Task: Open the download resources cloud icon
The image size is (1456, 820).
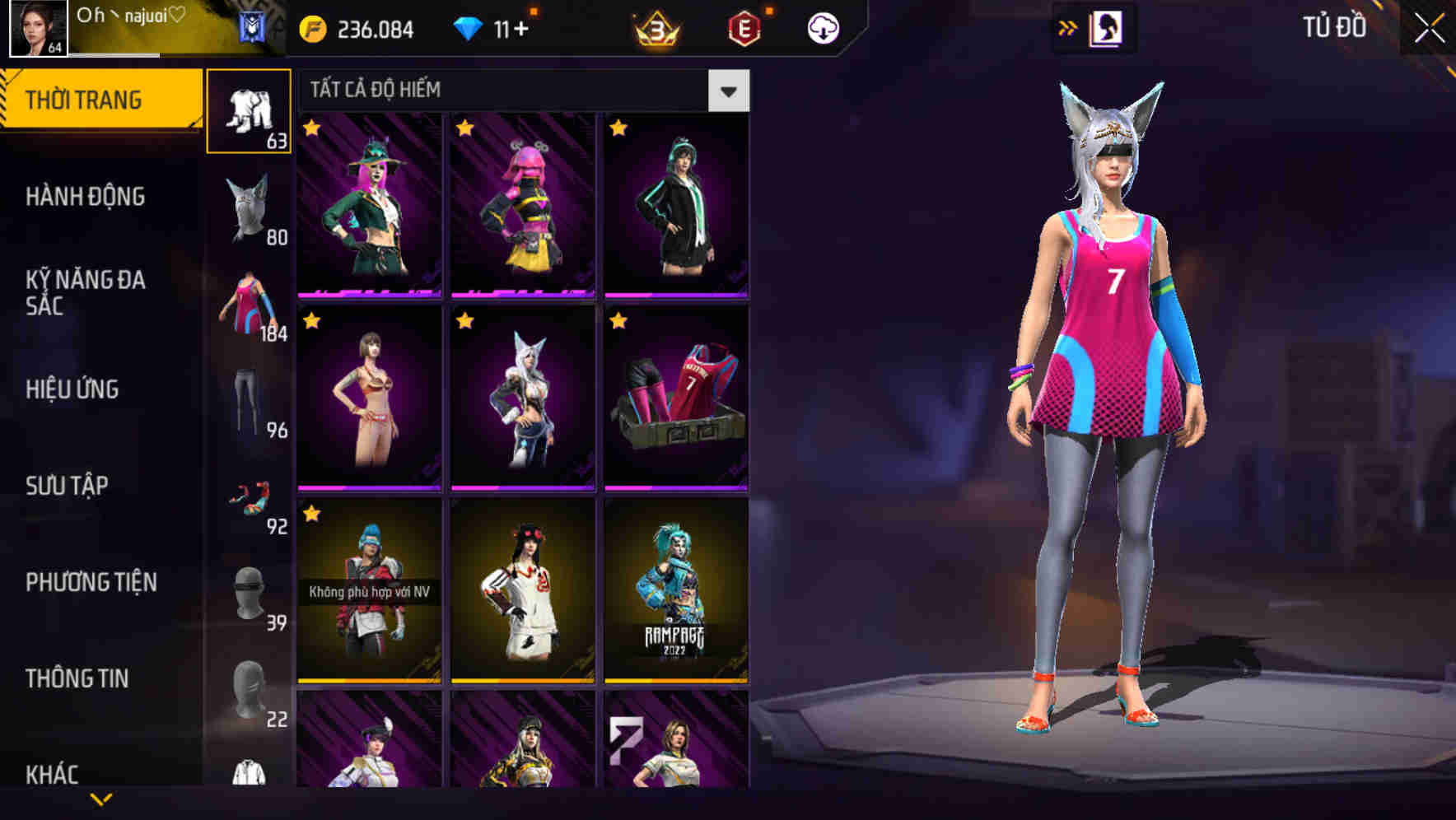Action: coord(823,27)
